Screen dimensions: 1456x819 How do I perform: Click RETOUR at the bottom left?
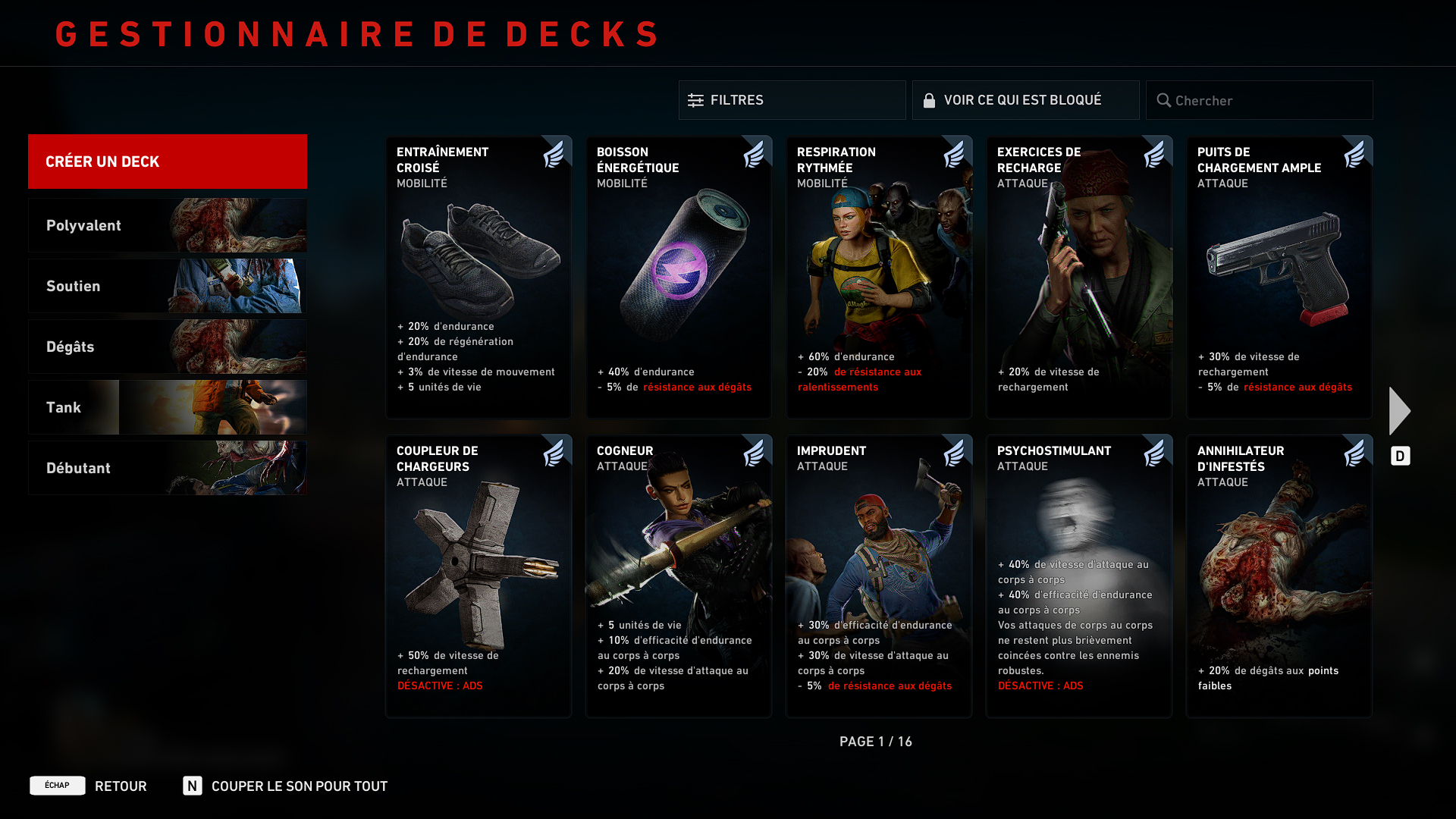click(x=121, y=786)
